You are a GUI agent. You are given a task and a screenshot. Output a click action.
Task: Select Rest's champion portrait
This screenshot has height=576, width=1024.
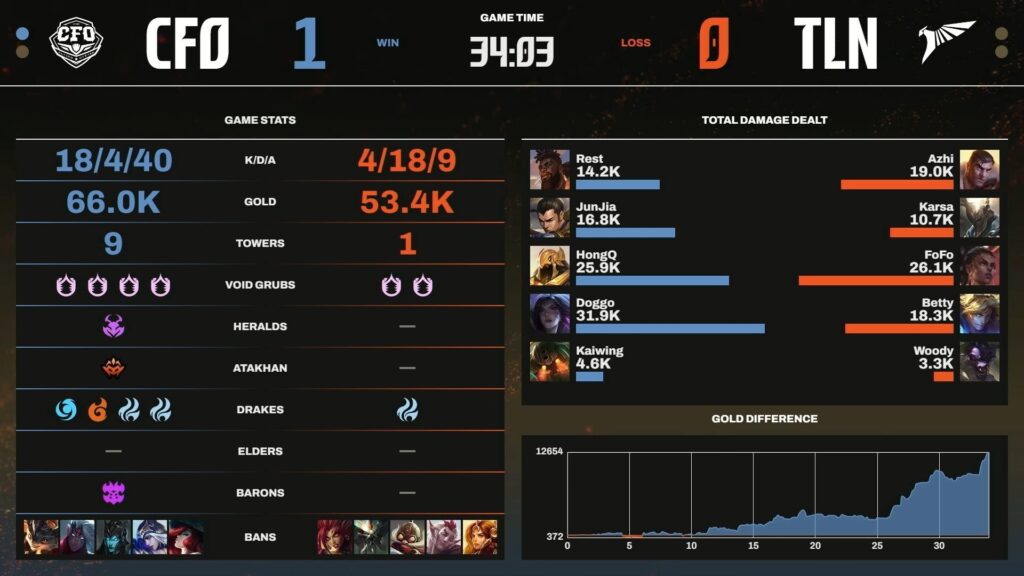(549, 169)
